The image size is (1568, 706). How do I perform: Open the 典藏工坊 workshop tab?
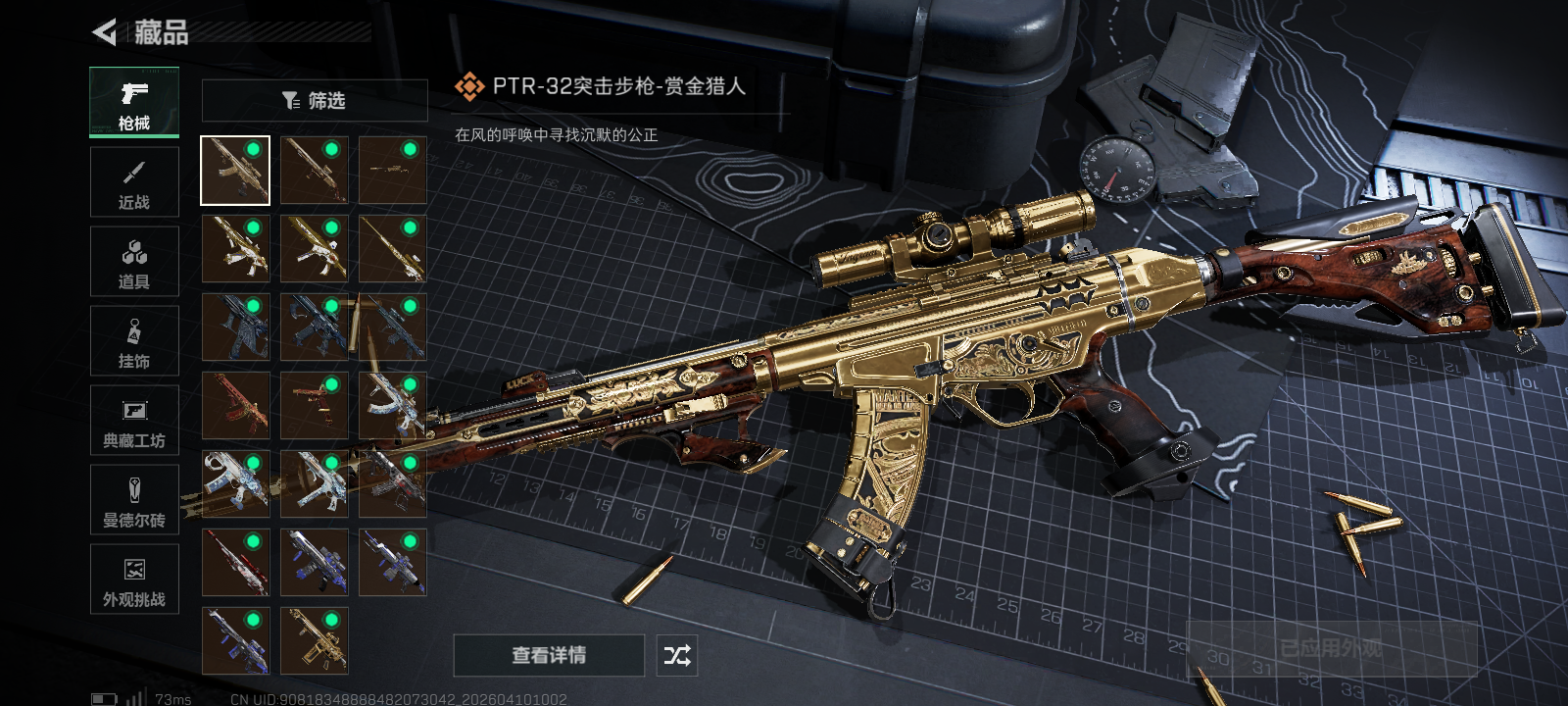[134, 421]
